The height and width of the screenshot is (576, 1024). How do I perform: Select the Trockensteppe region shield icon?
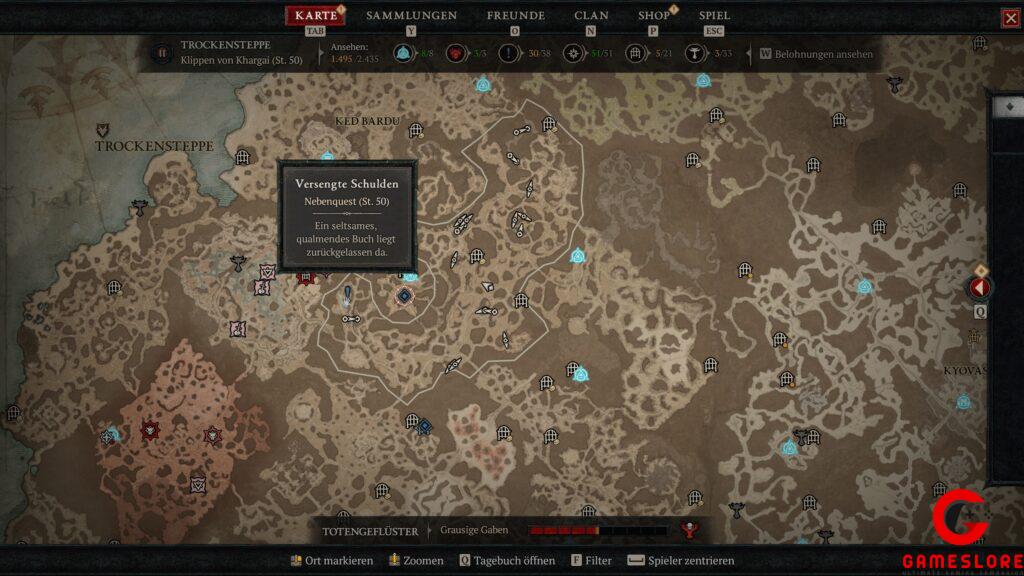[x=103, y=130]
